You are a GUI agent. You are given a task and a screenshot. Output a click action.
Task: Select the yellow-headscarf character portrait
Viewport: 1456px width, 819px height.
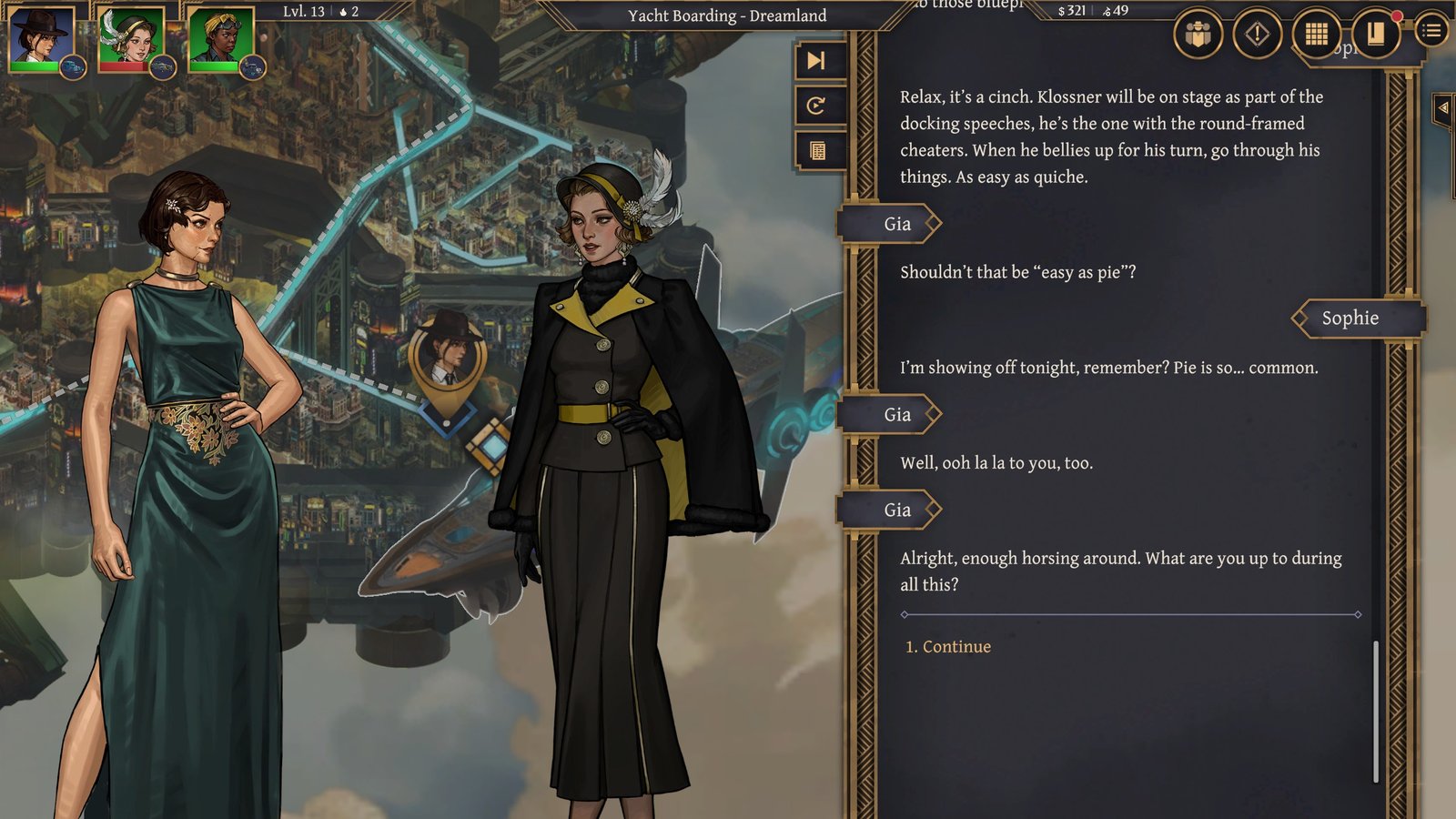220,38
